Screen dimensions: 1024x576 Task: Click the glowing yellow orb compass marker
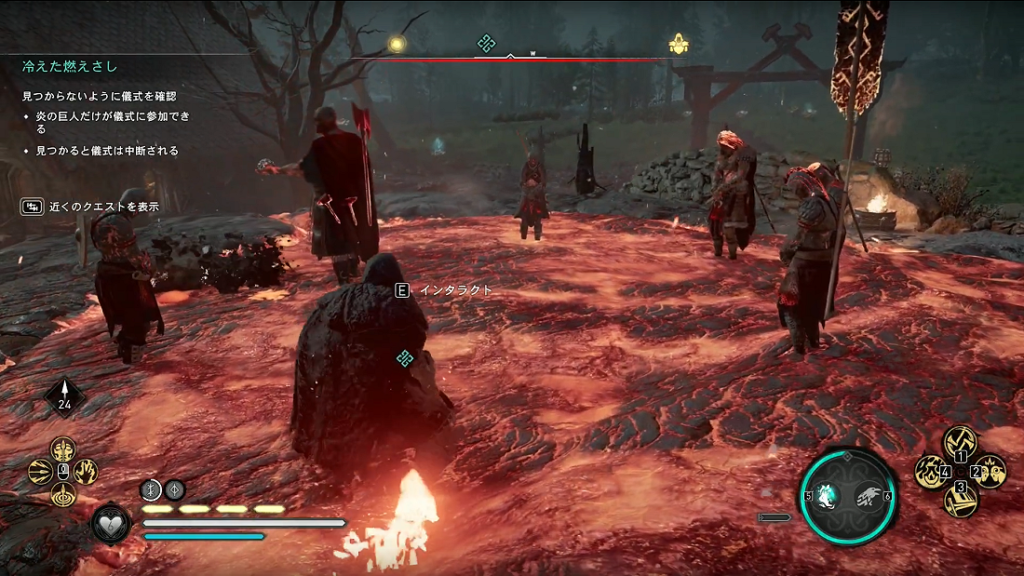pyautogui.click(x=397, y=44)
